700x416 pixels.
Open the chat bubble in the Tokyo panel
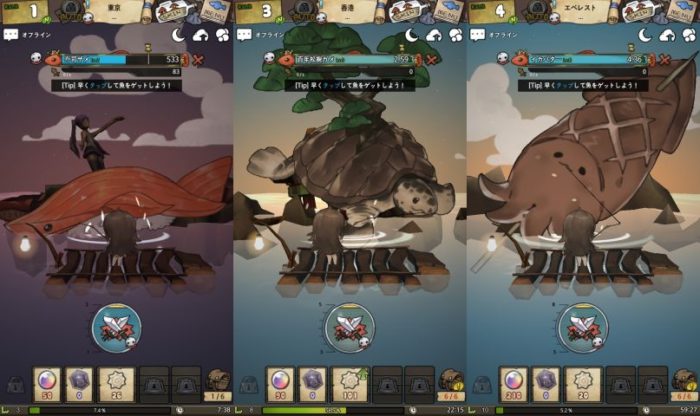tap(11, 34)
